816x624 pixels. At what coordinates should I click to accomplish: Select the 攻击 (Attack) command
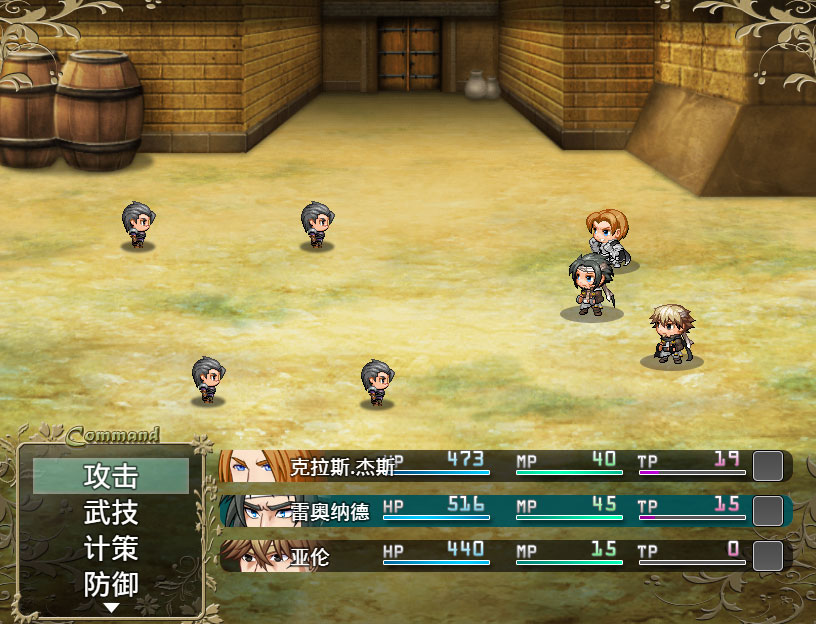pyautogui.click(x=111, y=476)
